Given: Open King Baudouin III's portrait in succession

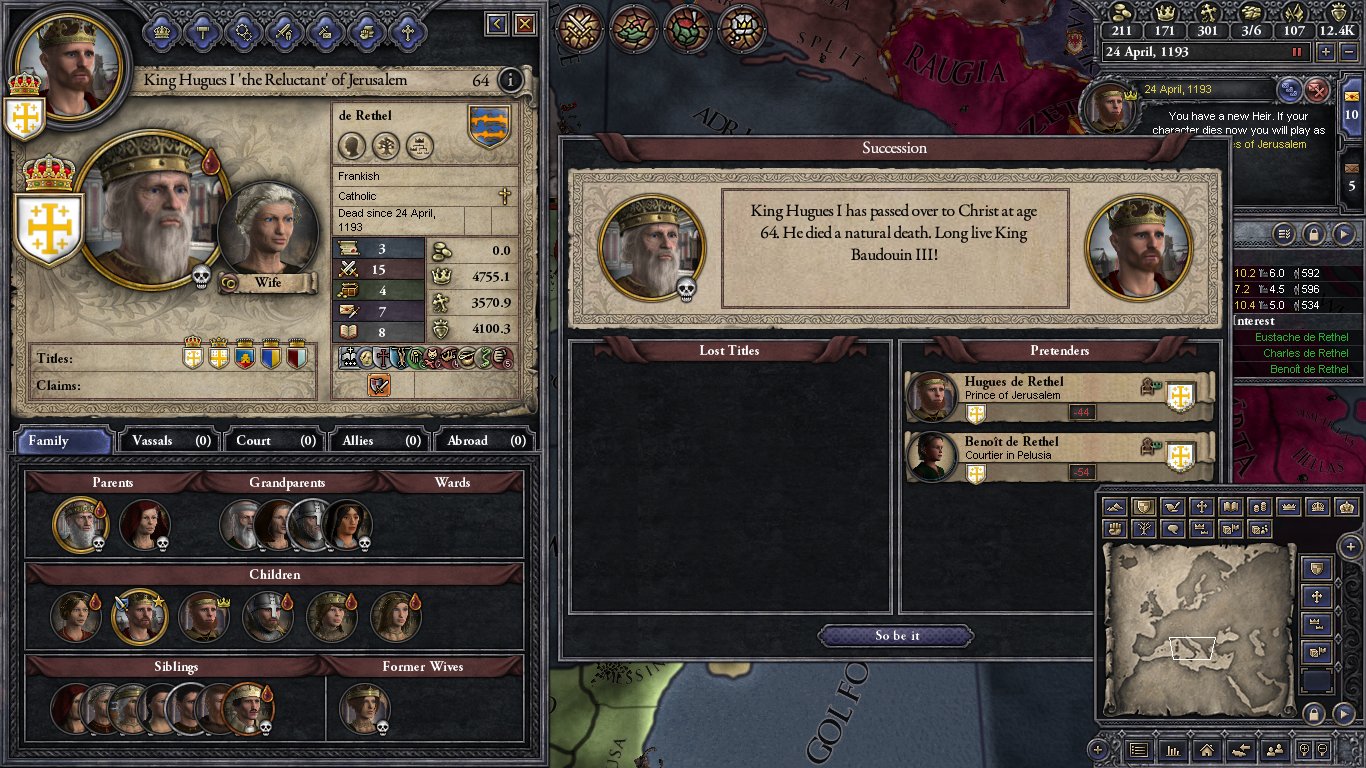Looking at the screenshot, I should pos(1138,248).
